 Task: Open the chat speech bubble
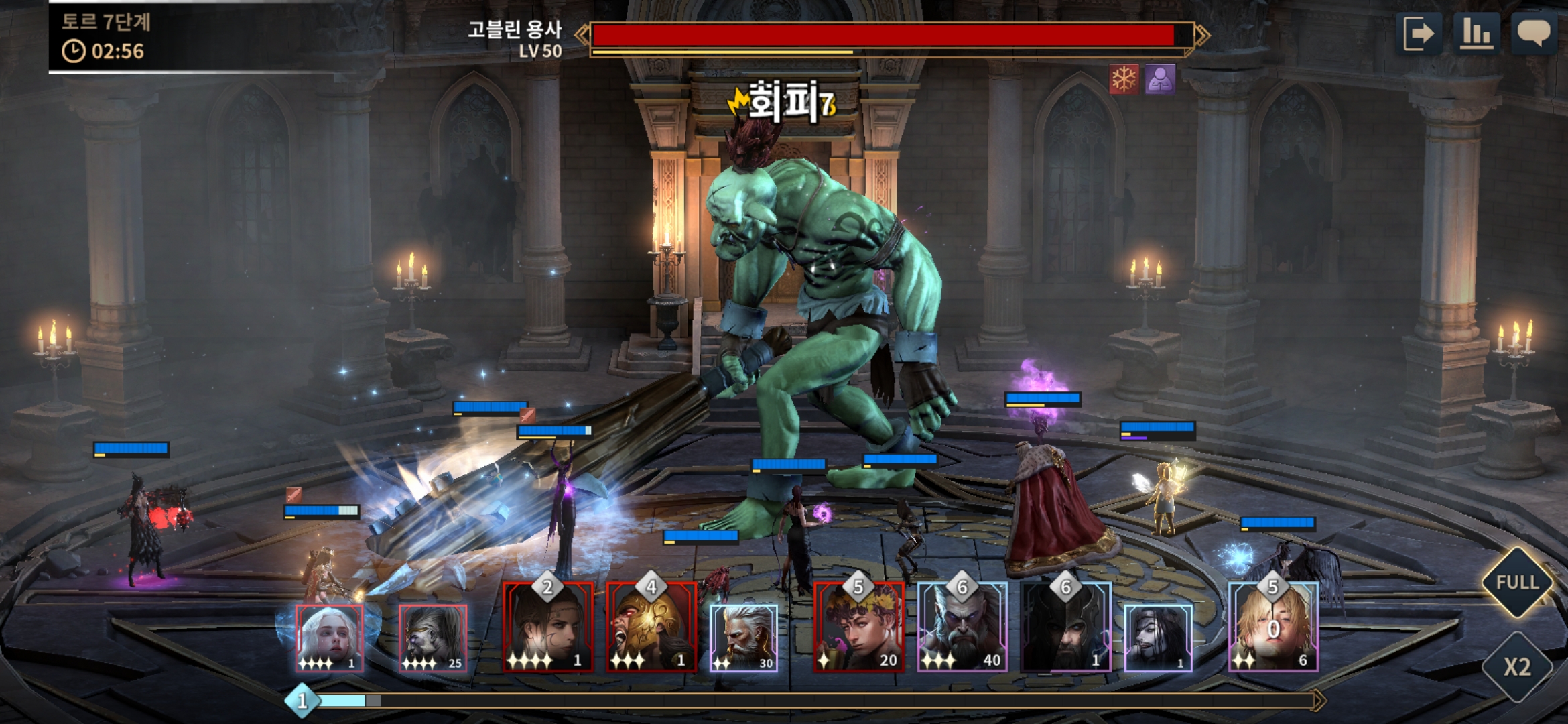[x=1533, y=33]
